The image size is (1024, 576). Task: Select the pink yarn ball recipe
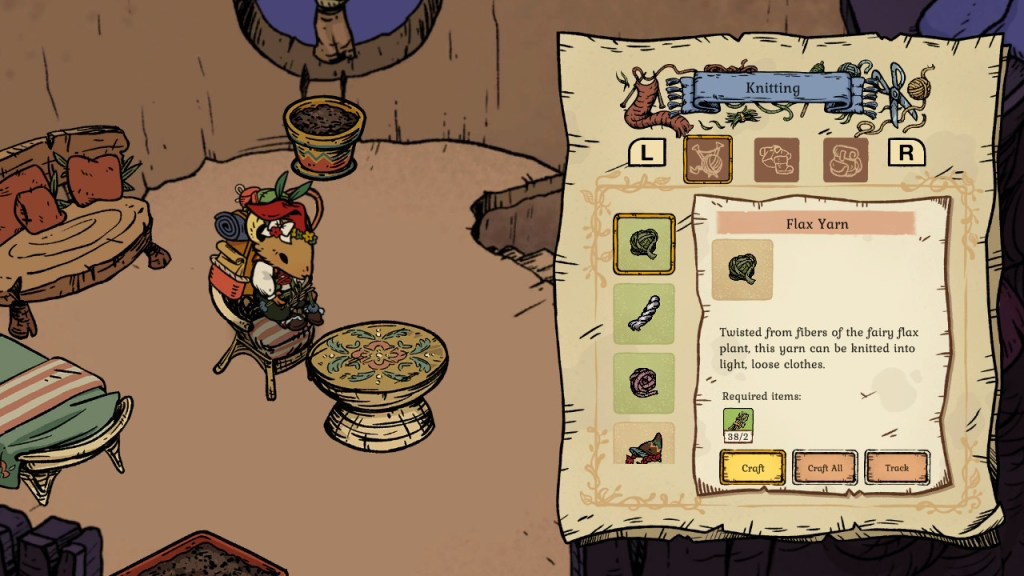click(643, 383)
